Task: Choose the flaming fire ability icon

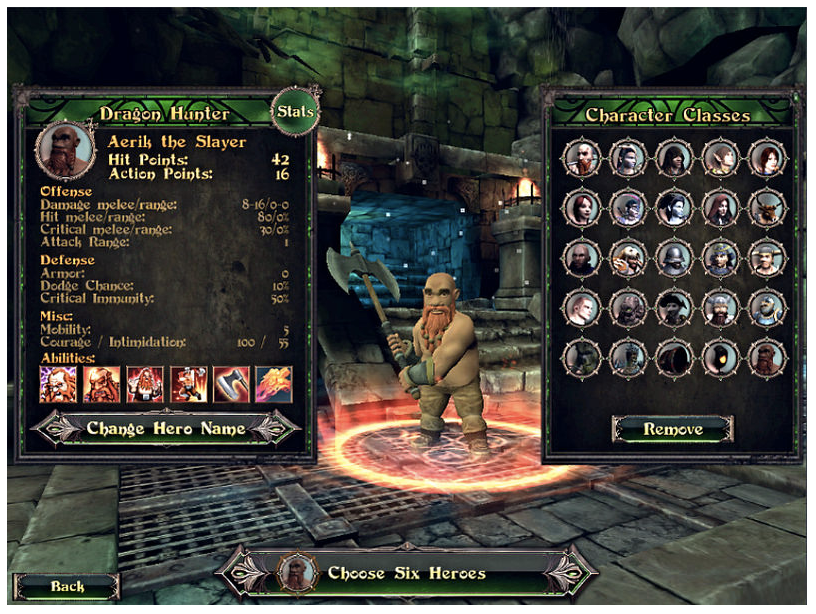Action: 273,384
